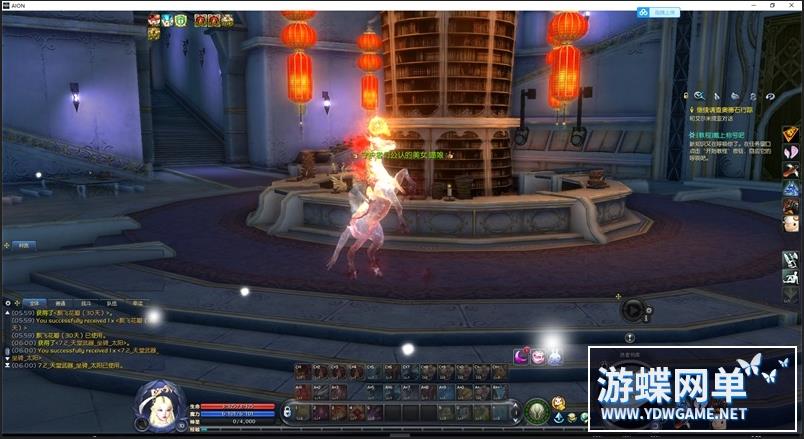The image size is (804, 439).
Task: Close the AION game window
Action: 791,5
